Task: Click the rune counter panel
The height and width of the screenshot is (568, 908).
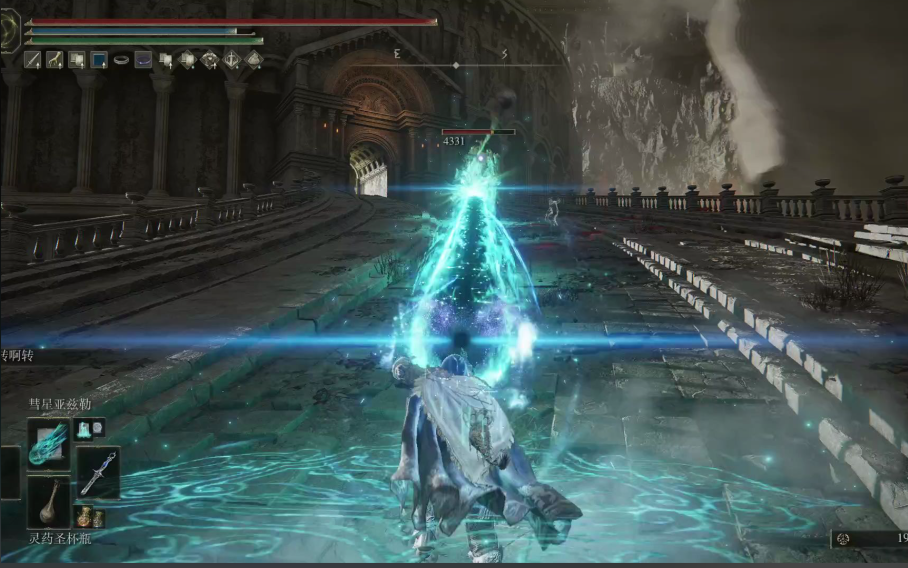Action: pos(872,539)
